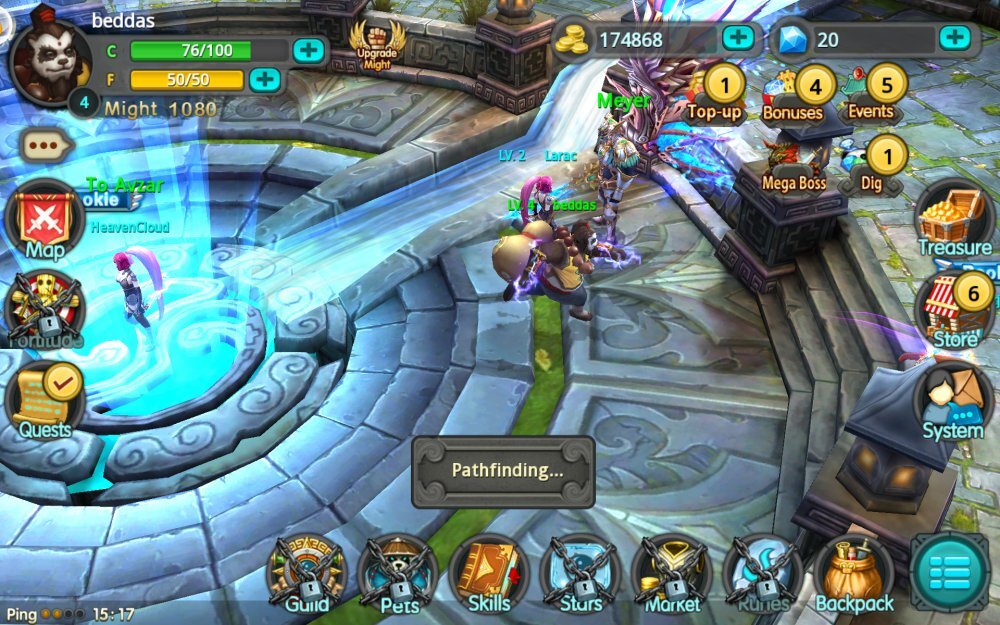Screen dimensions: 1000x625
Task: Toggle the teal list menu button
Action: pyautogui.click(x=948, y=572)
